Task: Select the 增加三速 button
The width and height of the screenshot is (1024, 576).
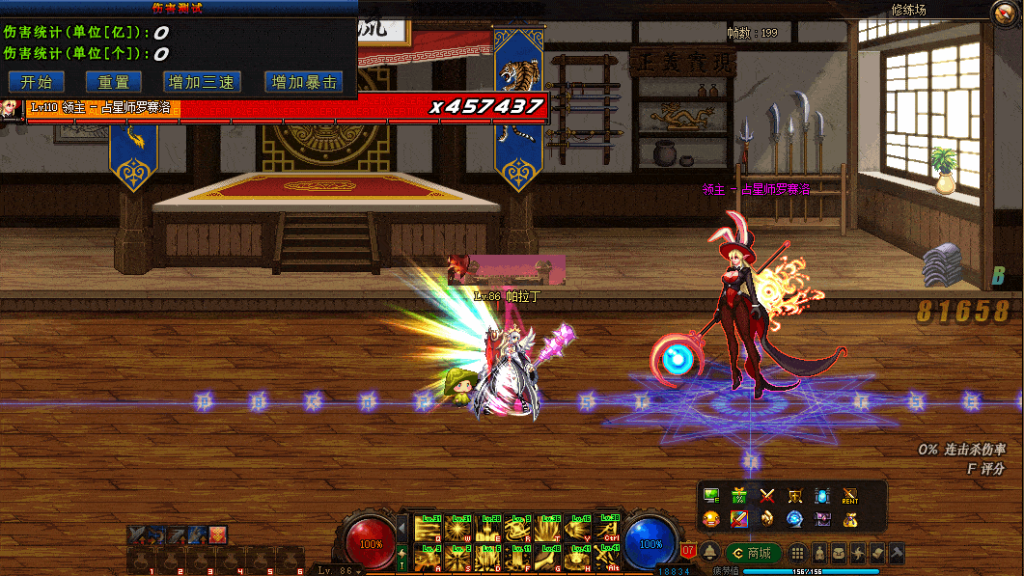Action: point(197,82)
